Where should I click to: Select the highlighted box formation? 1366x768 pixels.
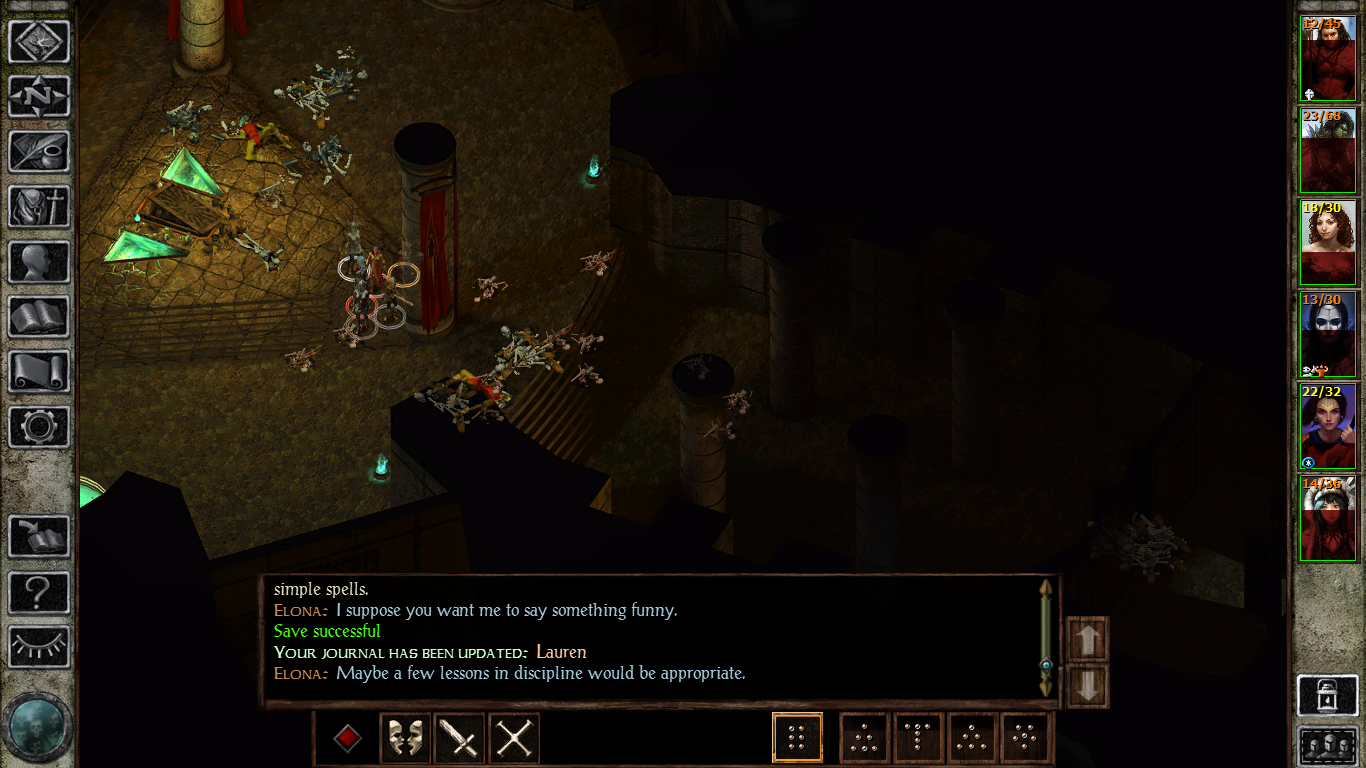pyautogui.click(x=797, y=738)
